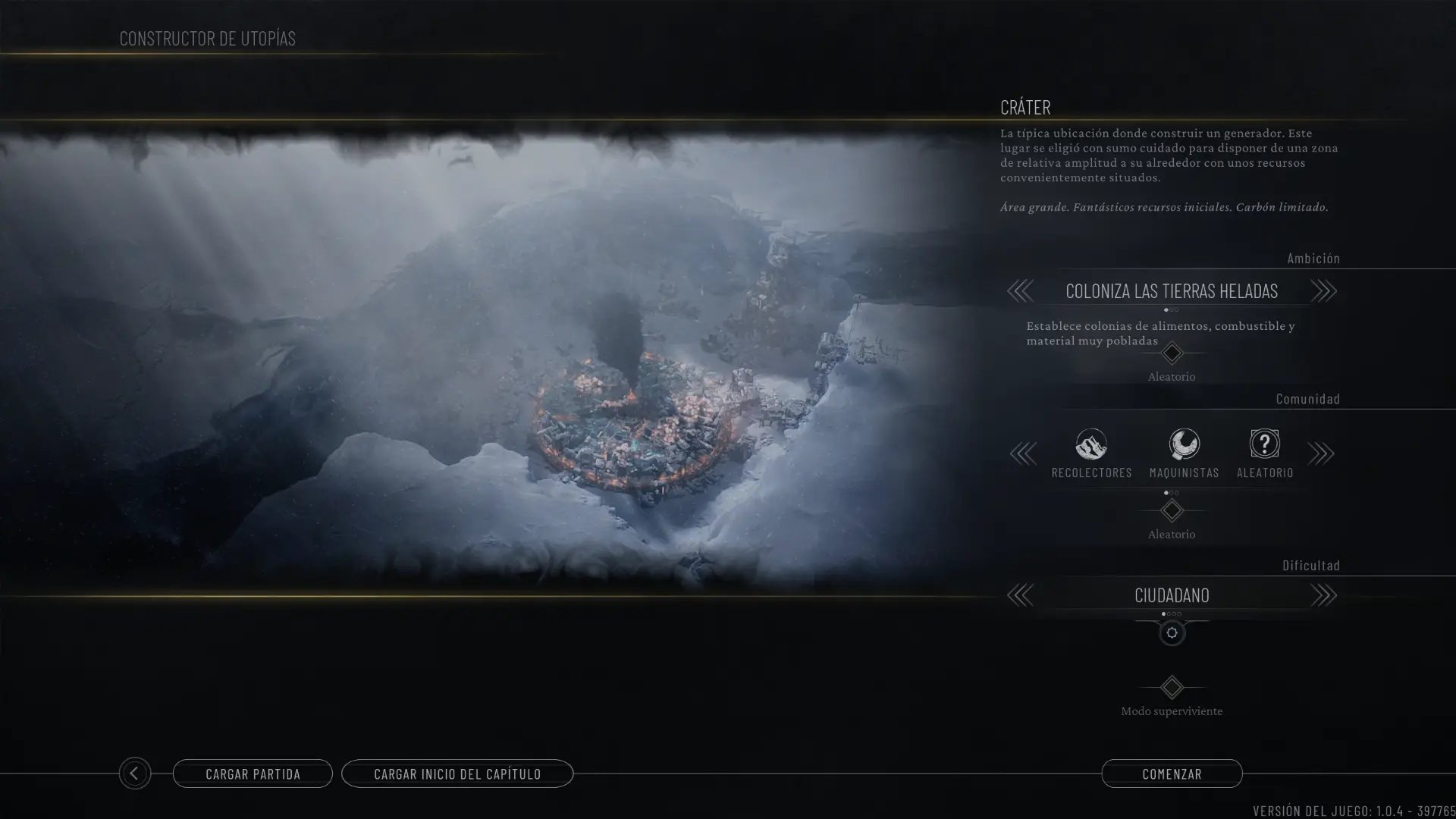Open custom difficulty gear settings

click(1172, 633)
